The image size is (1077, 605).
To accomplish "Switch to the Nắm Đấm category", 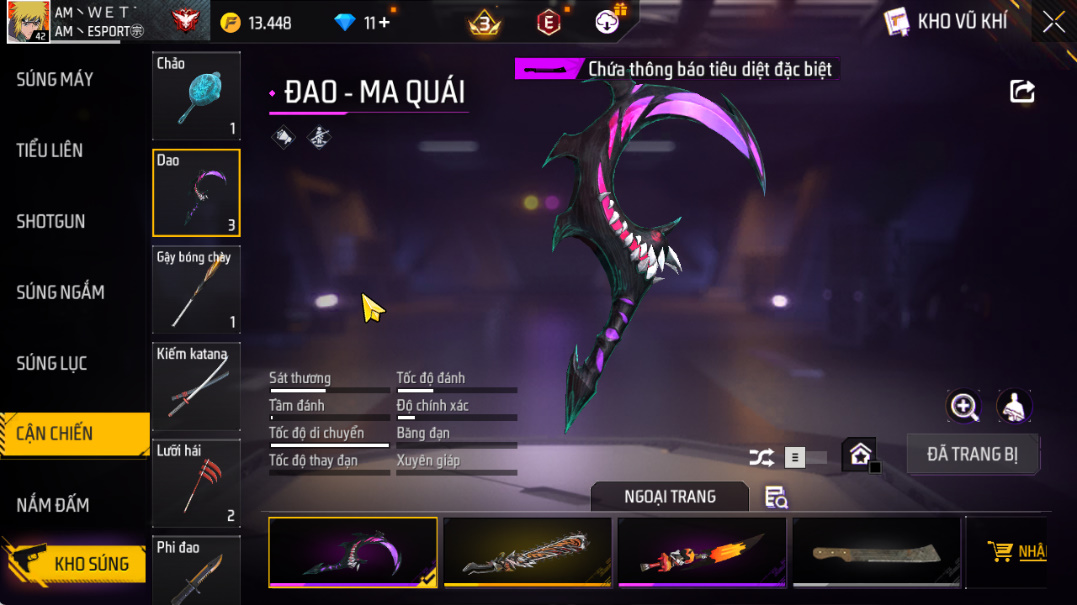I will point(53,505).
